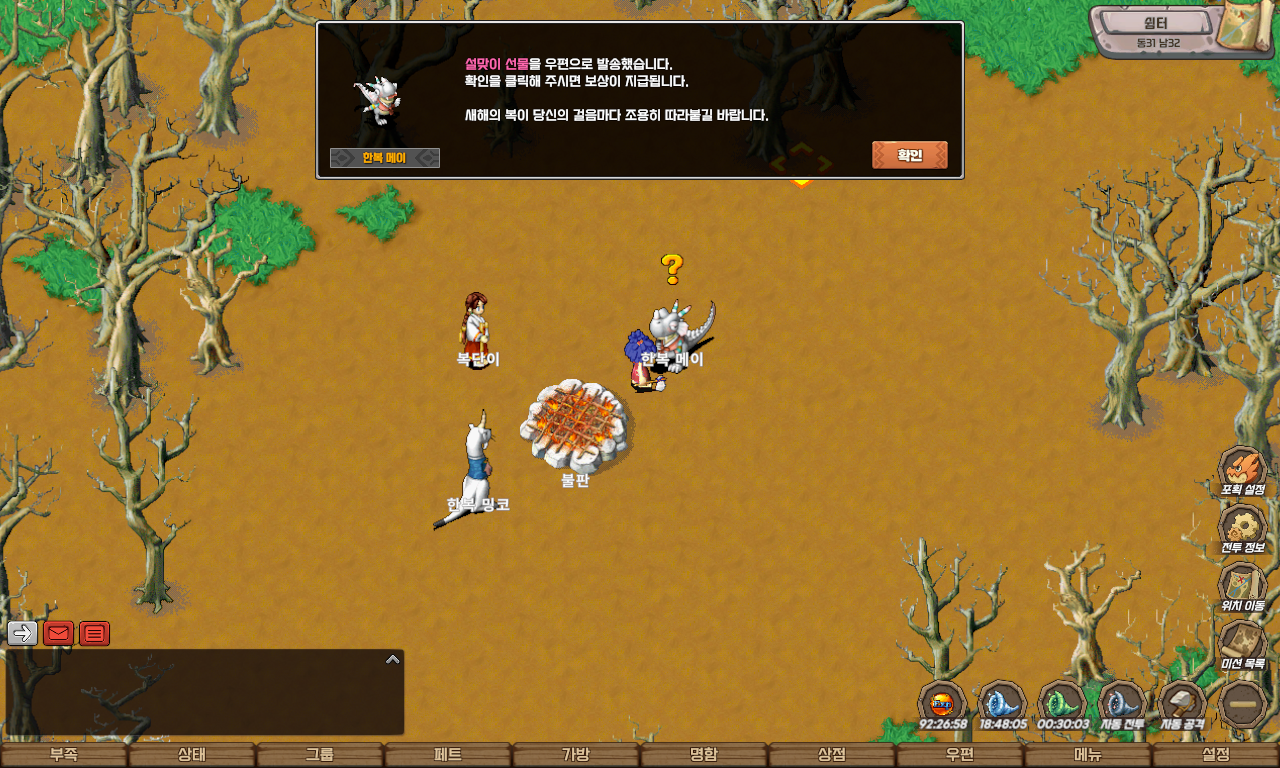Expand the chat box with the up arrow
Viewport: 1280px width, 768px height.
click(393, 659)
